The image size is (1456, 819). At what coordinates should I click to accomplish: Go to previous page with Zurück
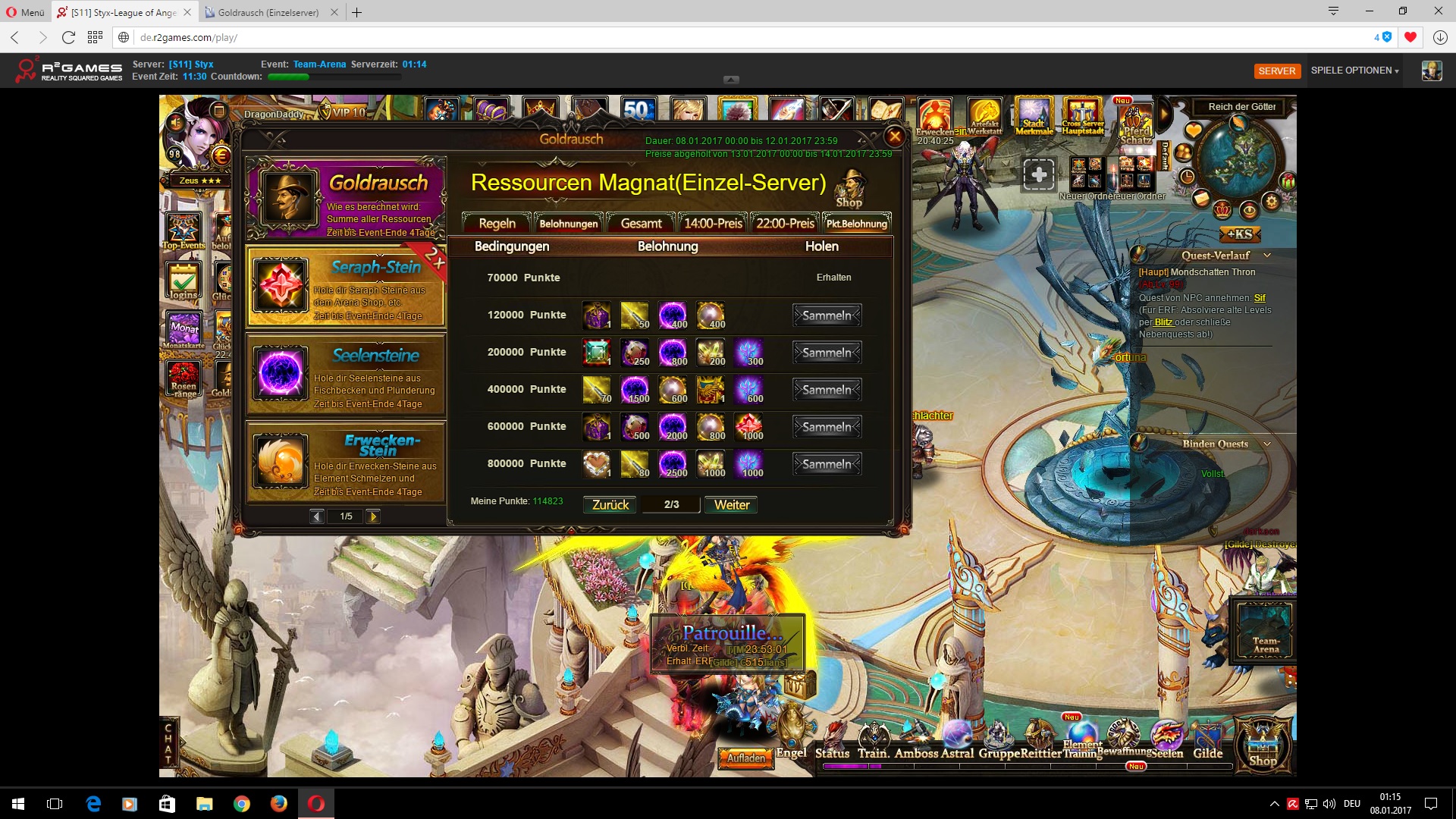610,505
